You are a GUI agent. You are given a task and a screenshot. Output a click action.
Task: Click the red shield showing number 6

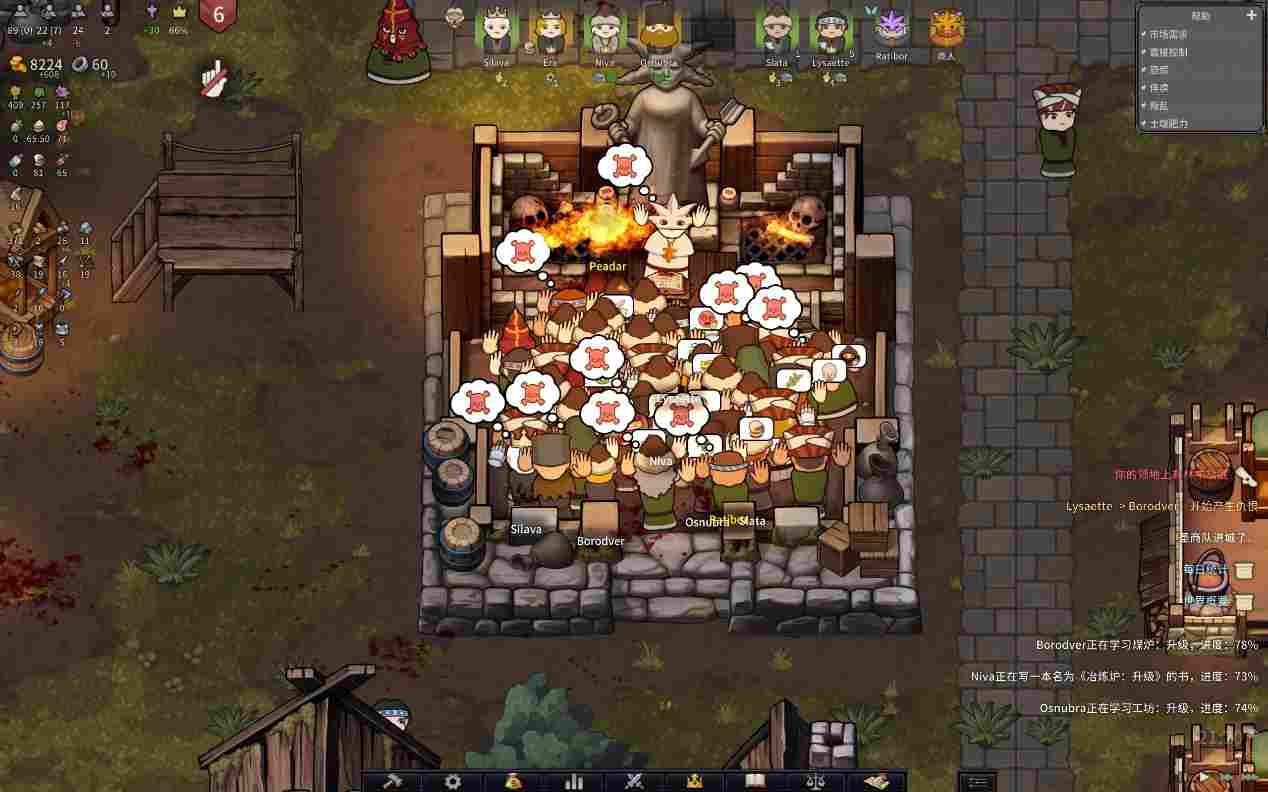(218, 16)
